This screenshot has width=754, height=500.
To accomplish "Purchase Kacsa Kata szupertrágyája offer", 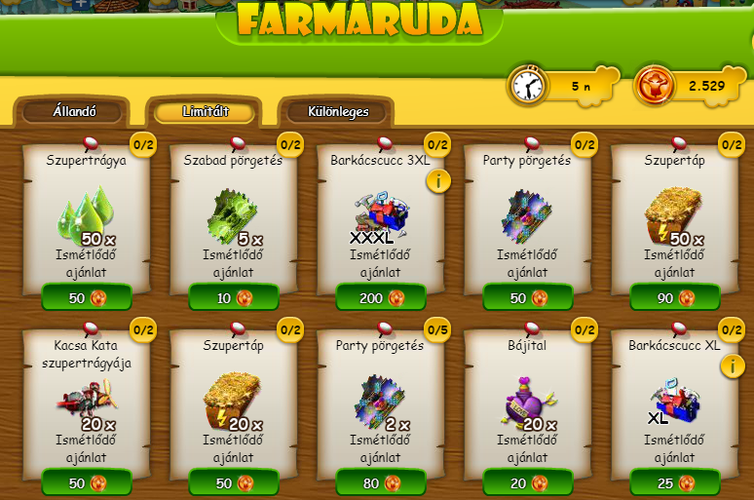I will pyautogui.click(x=87, y=483).
